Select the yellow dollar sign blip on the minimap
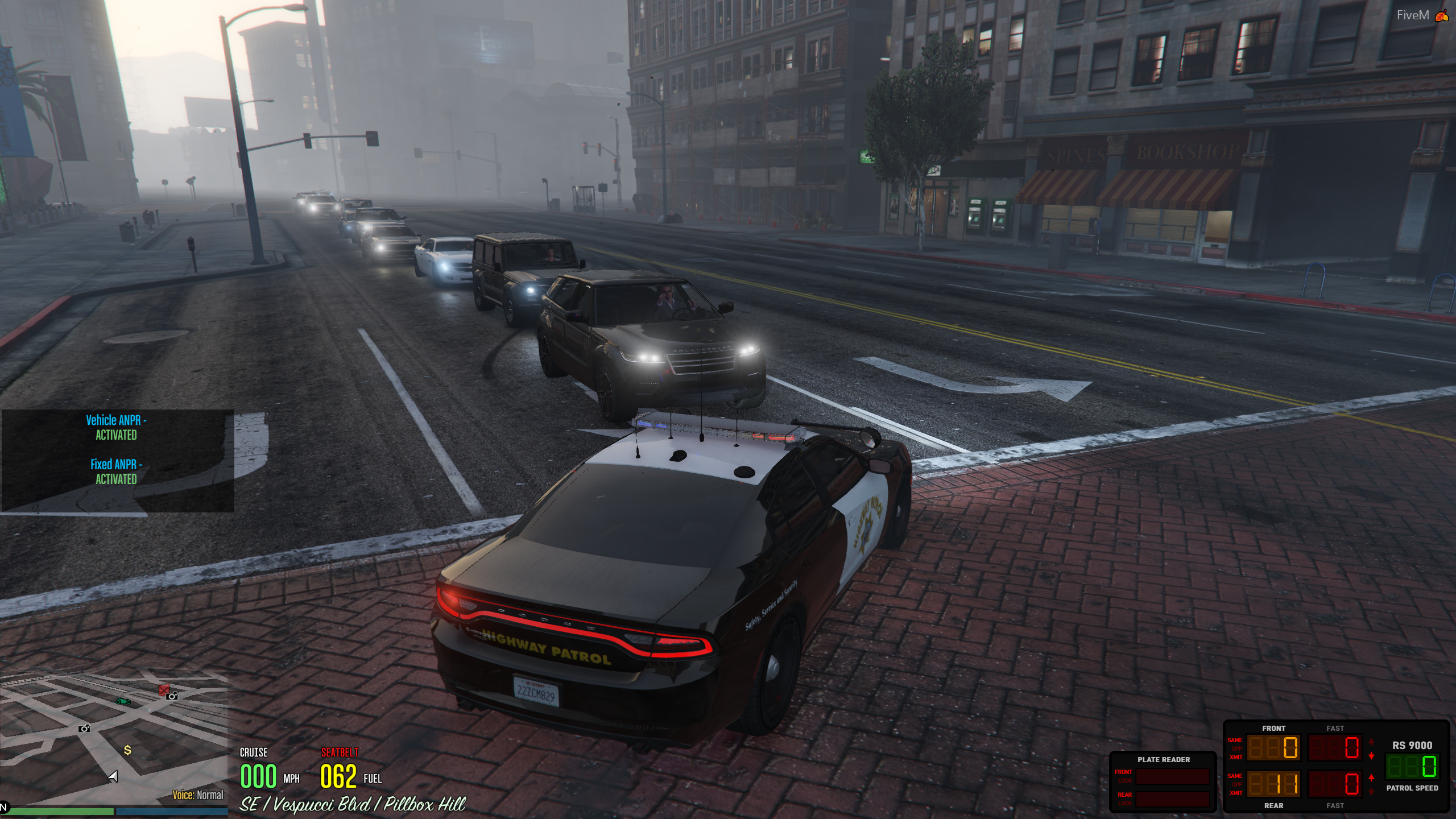 (127, 750)
